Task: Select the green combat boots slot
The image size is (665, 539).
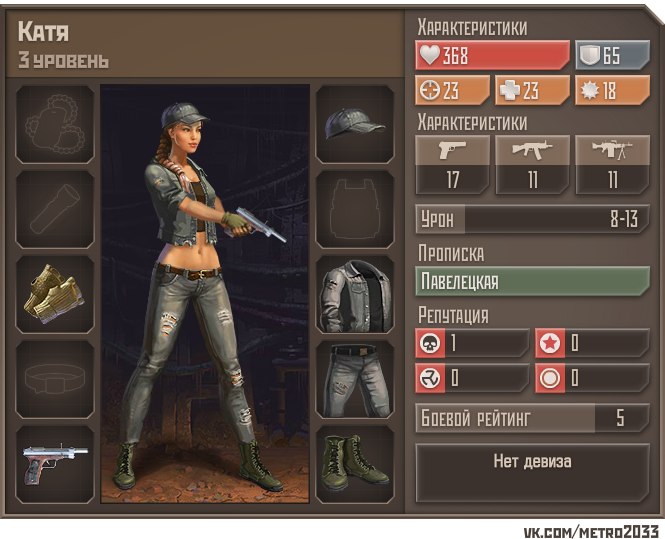Action: pyautogui.click(x=355, y=463)
